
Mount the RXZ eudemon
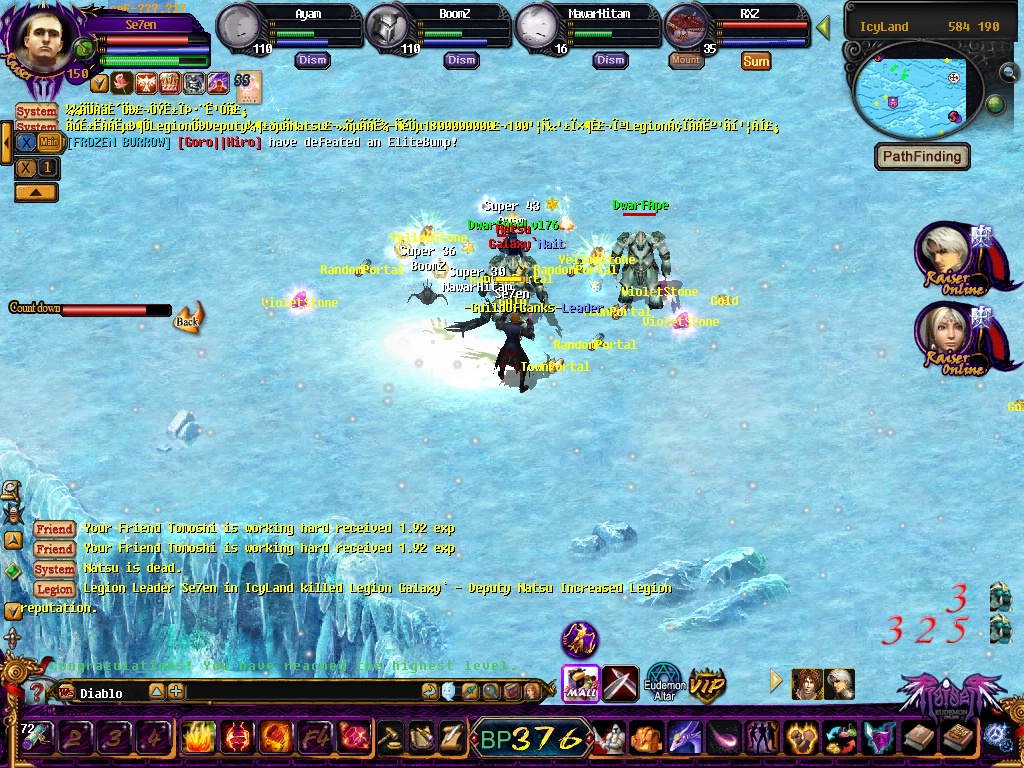click(x=686, y=60)
